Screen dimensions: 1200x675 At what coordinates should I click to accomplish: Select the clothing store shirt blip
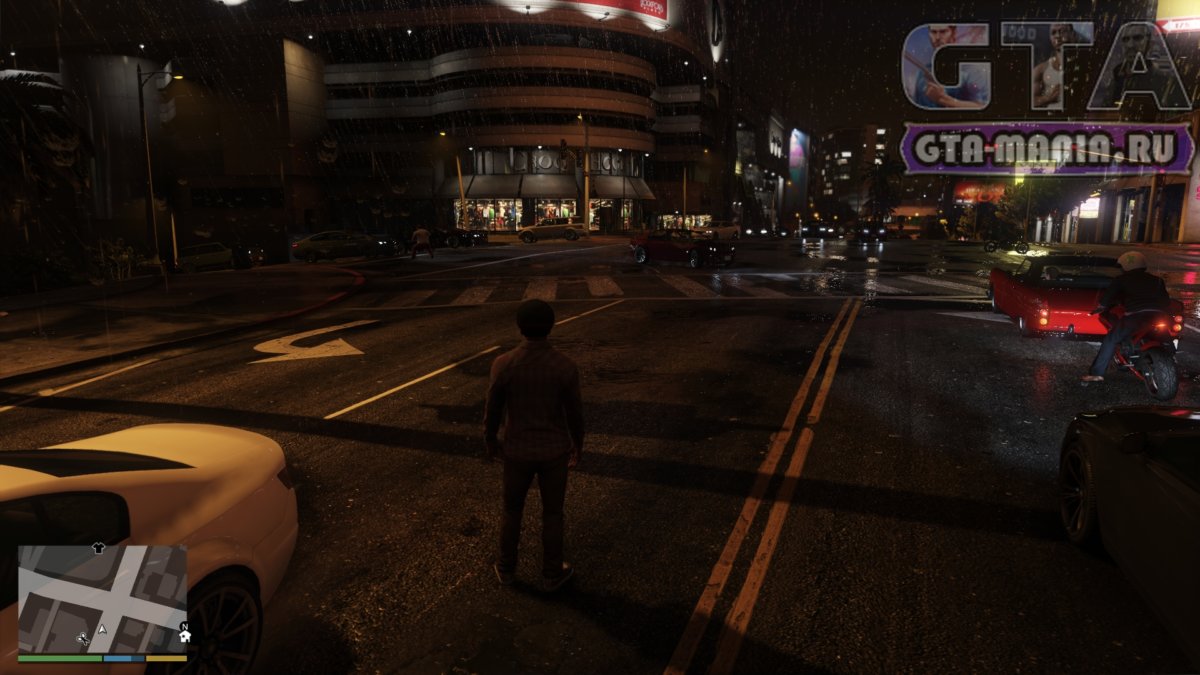(97, 548)
